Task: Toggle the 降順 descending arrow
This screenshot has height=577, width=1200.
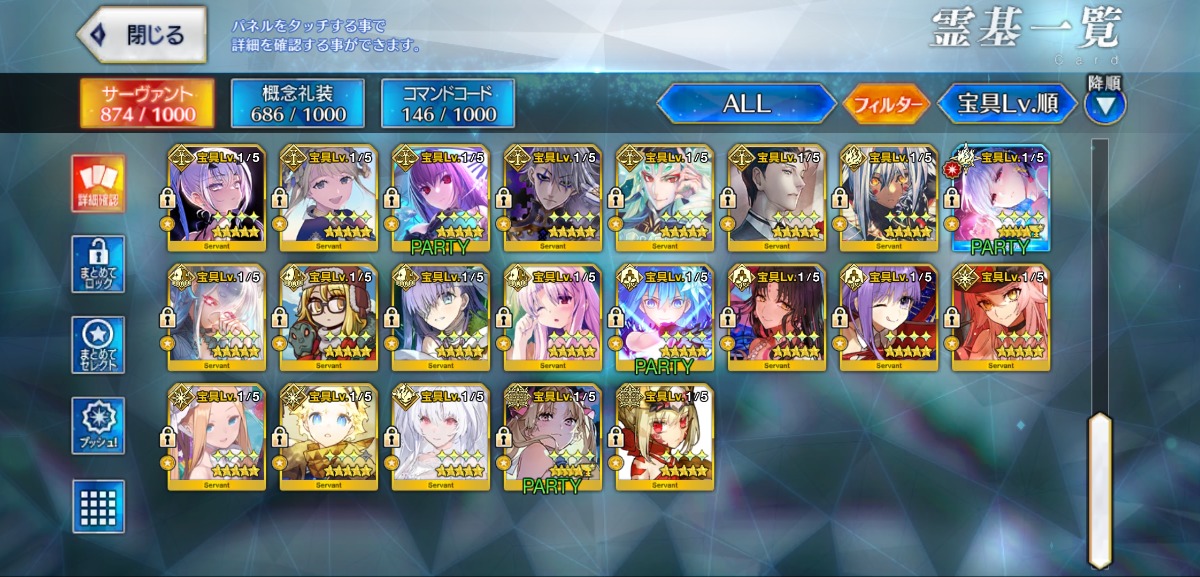Action: tap(1104, 104)
